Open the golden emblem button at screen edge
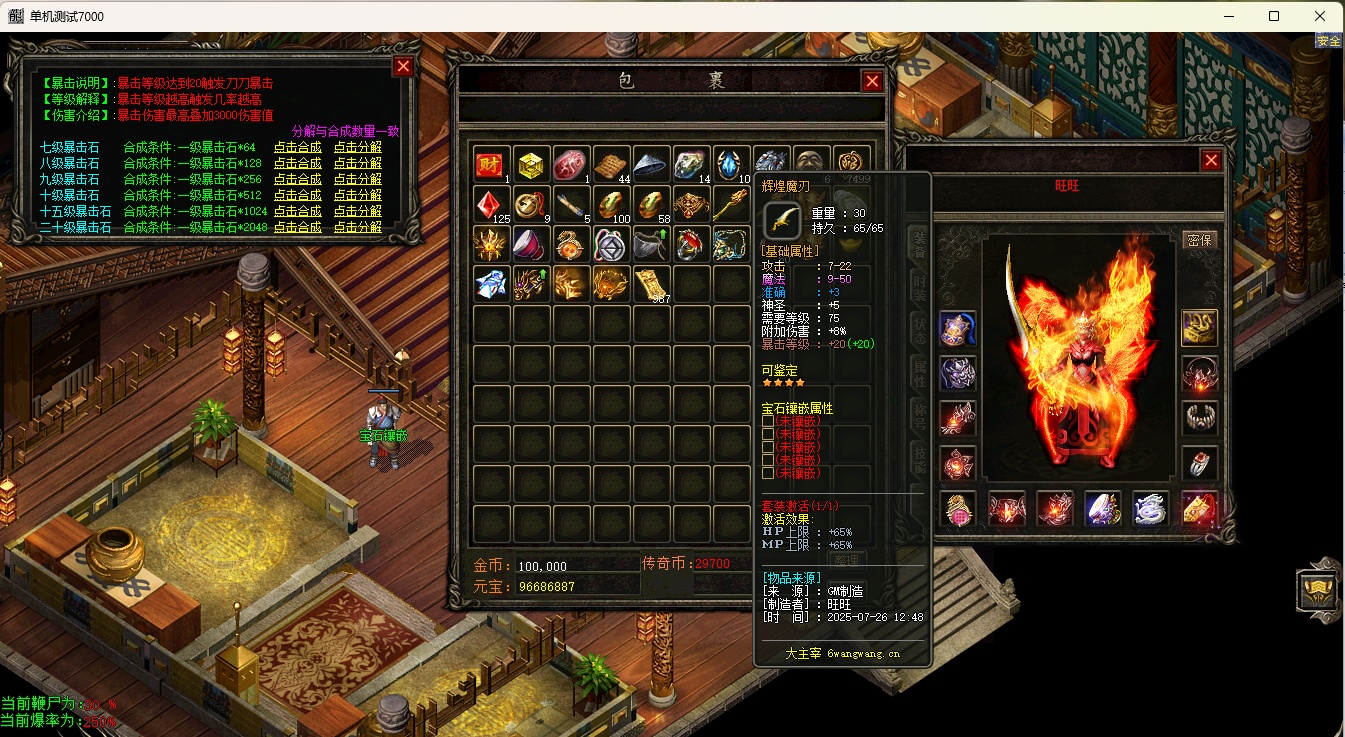1345x737 pixels. coord(1316,591)
